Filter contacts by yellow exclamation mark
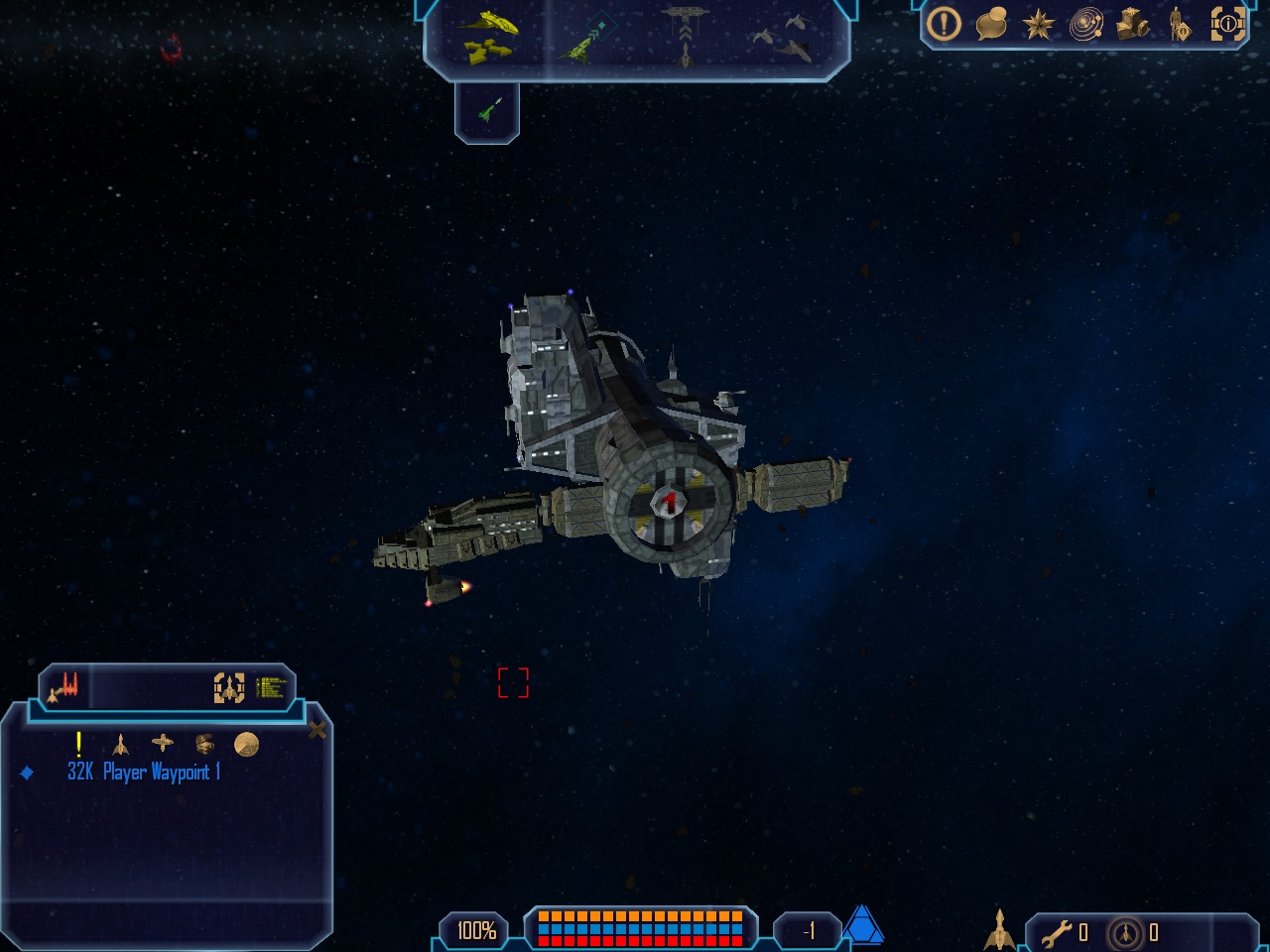 click(78, 744)
